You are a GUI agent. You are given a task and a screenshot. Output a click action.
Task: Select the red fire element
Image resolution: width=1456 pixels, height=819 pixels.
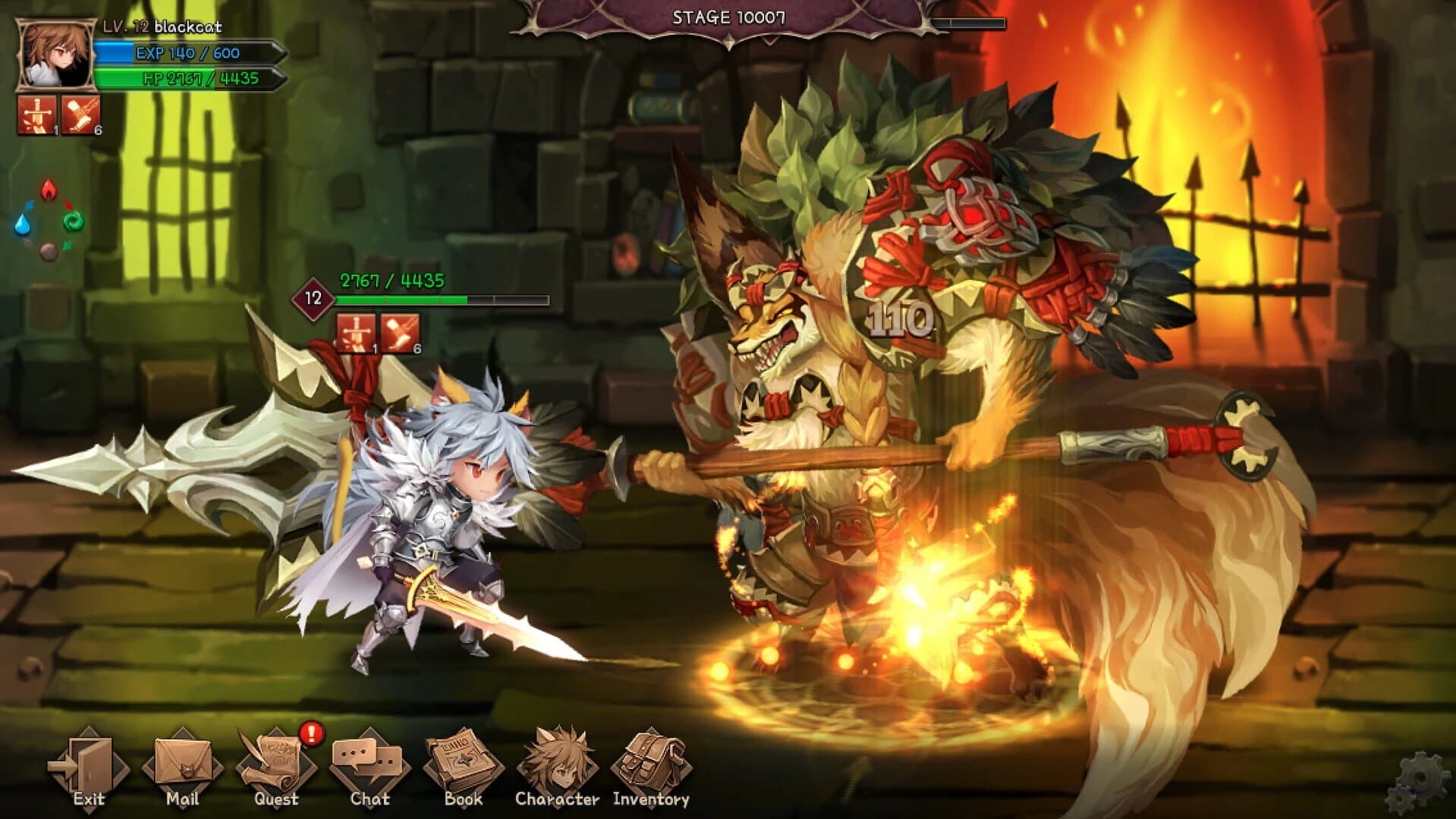(47, 190)
